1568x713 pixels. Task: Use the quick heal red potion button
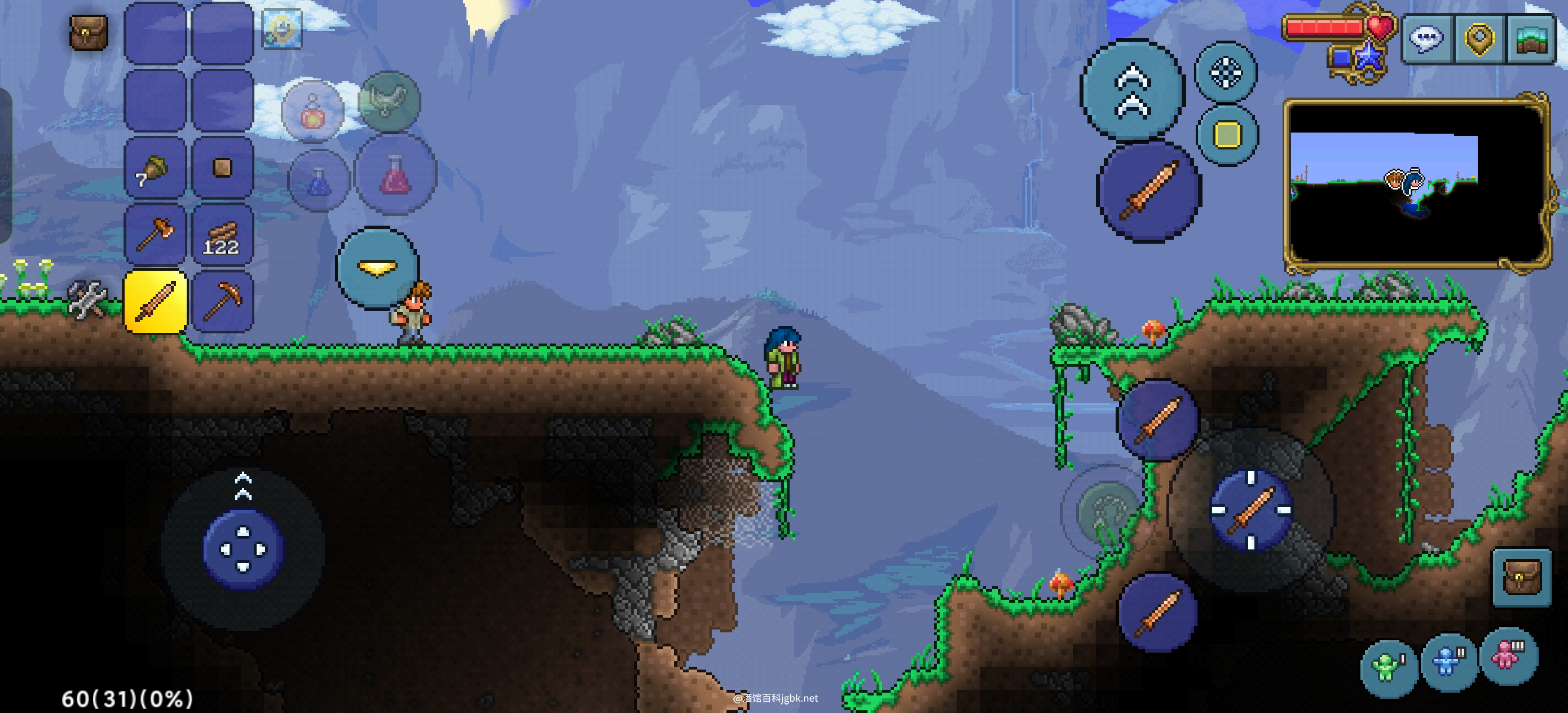[395, 174]
